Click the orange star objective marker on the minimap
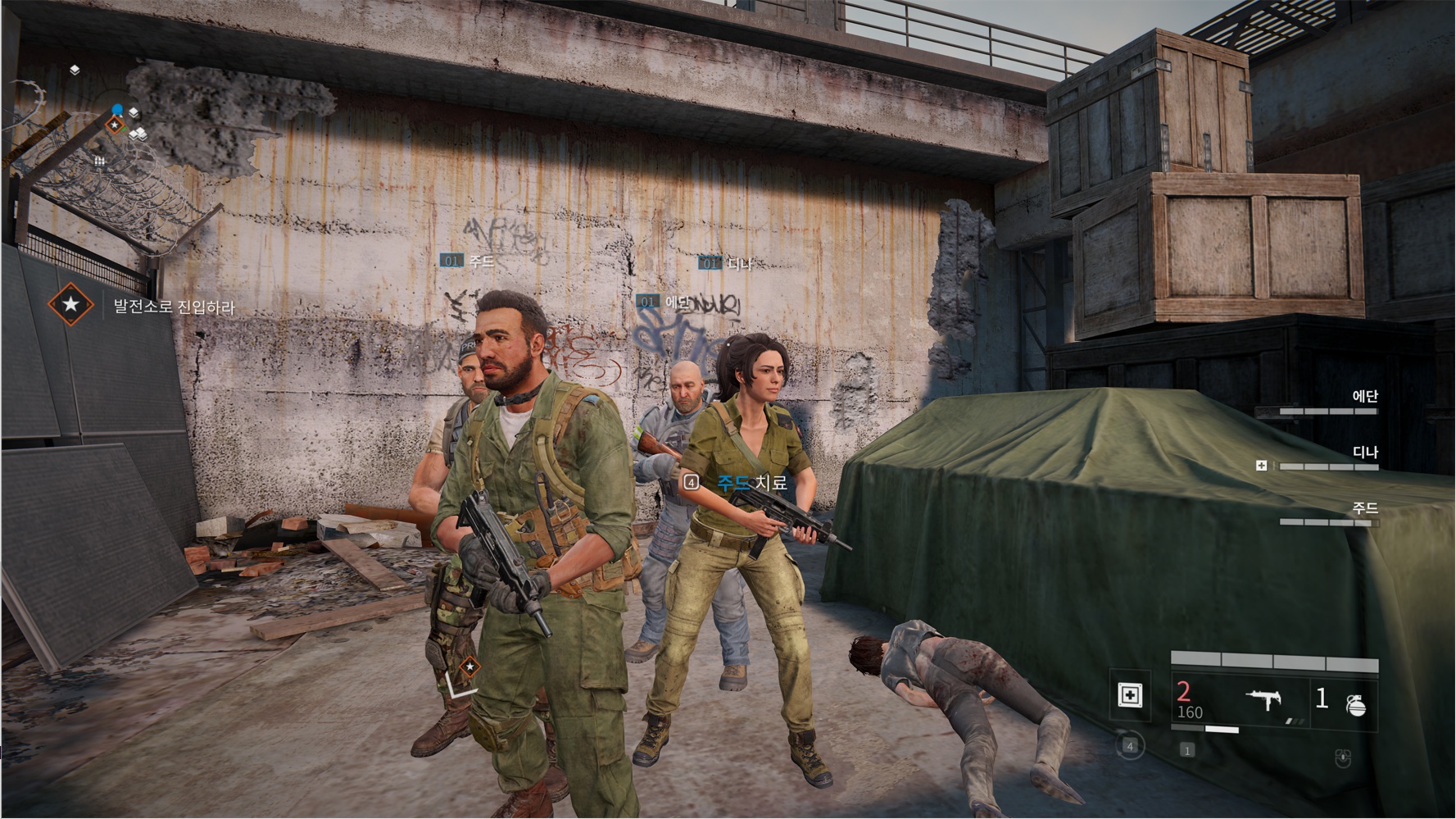This screenshot has height=819, width=1456. tap(116, 125)
